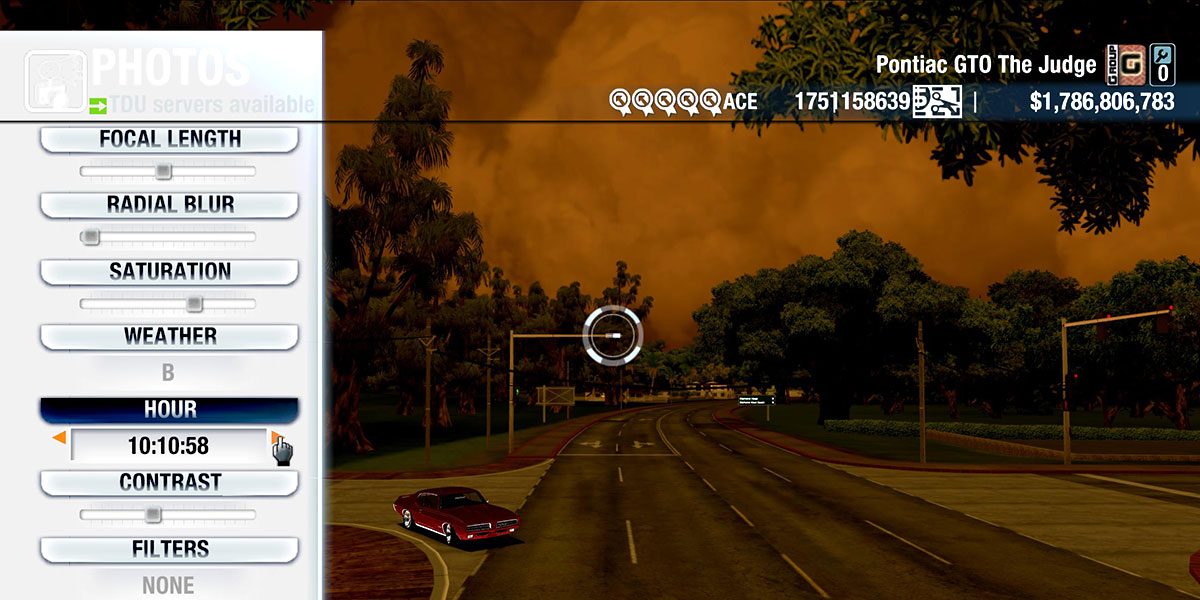Click the Photos camera icon
The width and height of the screenshot is (1200, 600).
(x=55, y=81)
